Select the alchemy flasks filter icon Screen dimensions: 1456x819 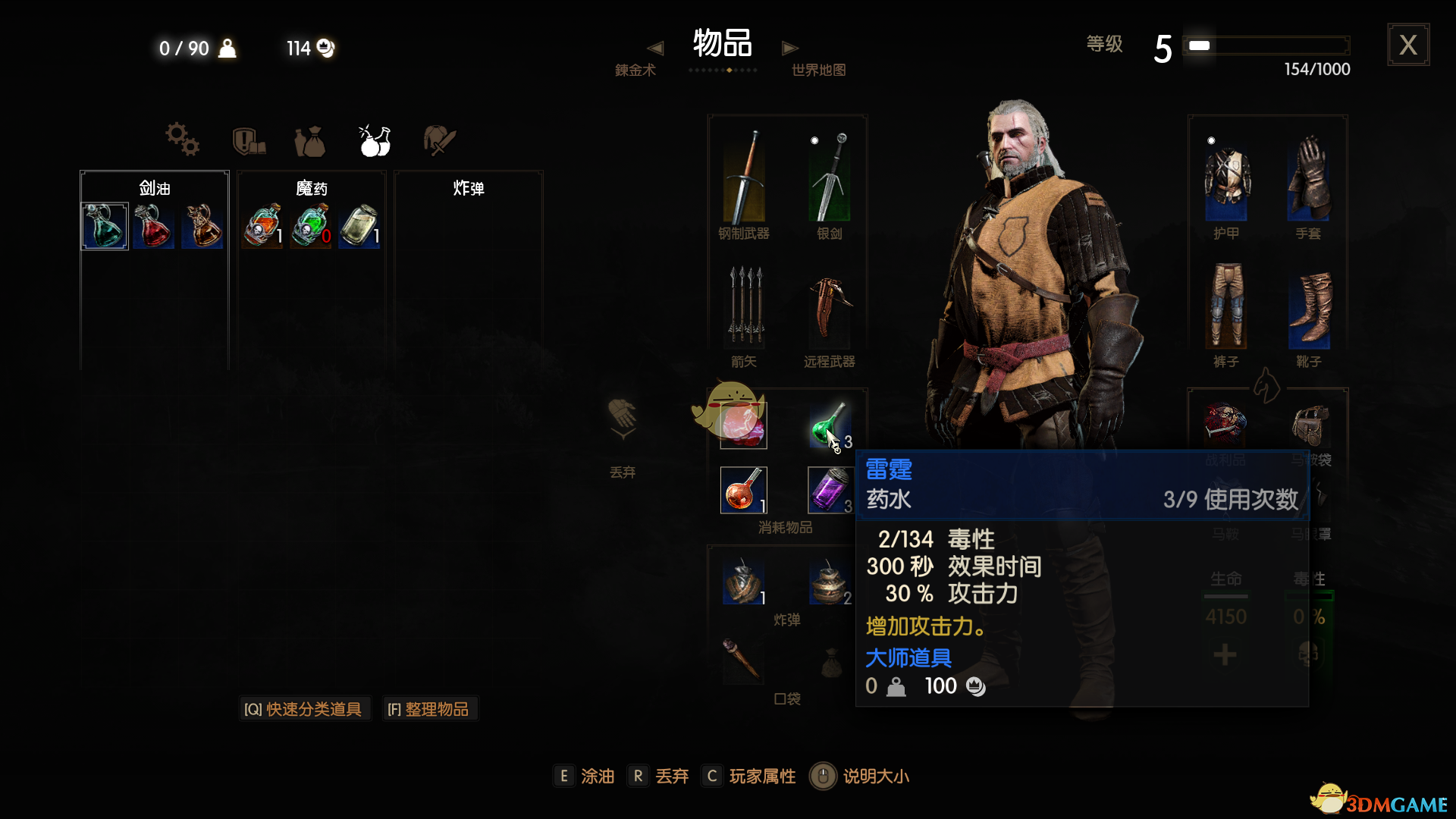(x=375, y=140)
